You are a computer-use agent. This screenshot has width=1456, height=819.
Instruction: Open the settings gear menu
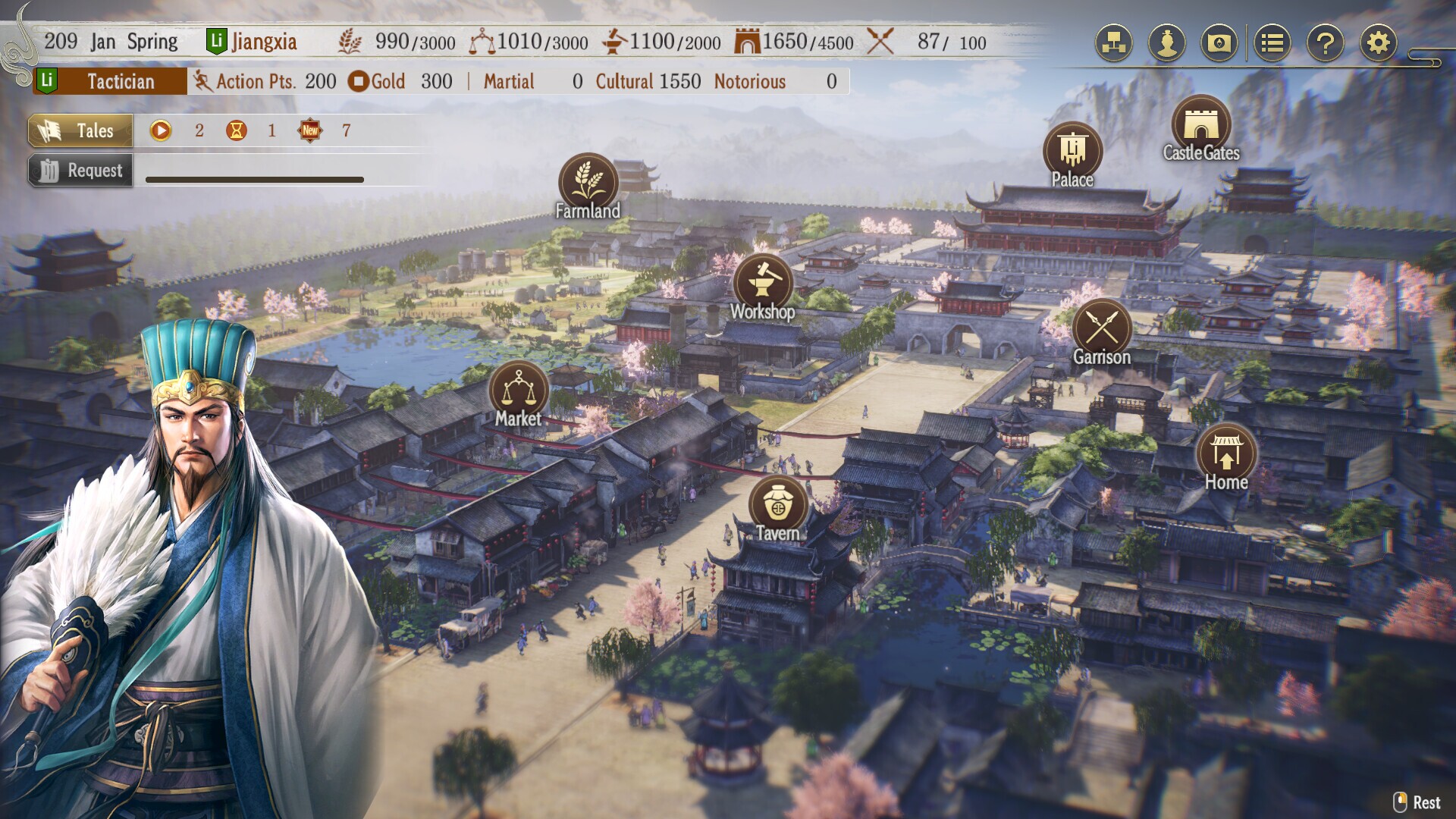coord(1378,43)
